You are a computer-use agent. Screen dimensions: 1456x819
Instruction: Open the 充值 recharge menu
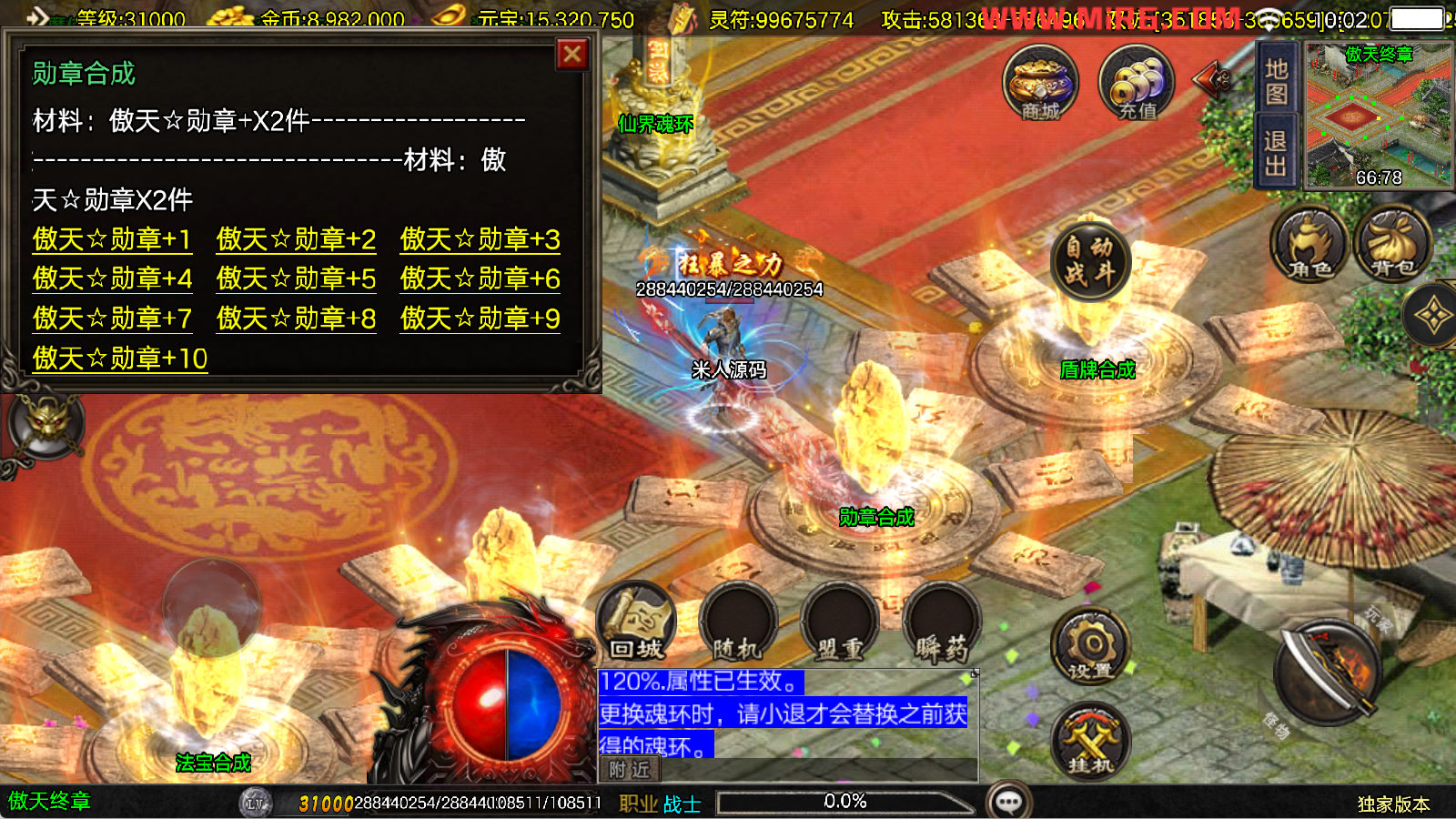pyautogui.click(x=1137, y=83)
